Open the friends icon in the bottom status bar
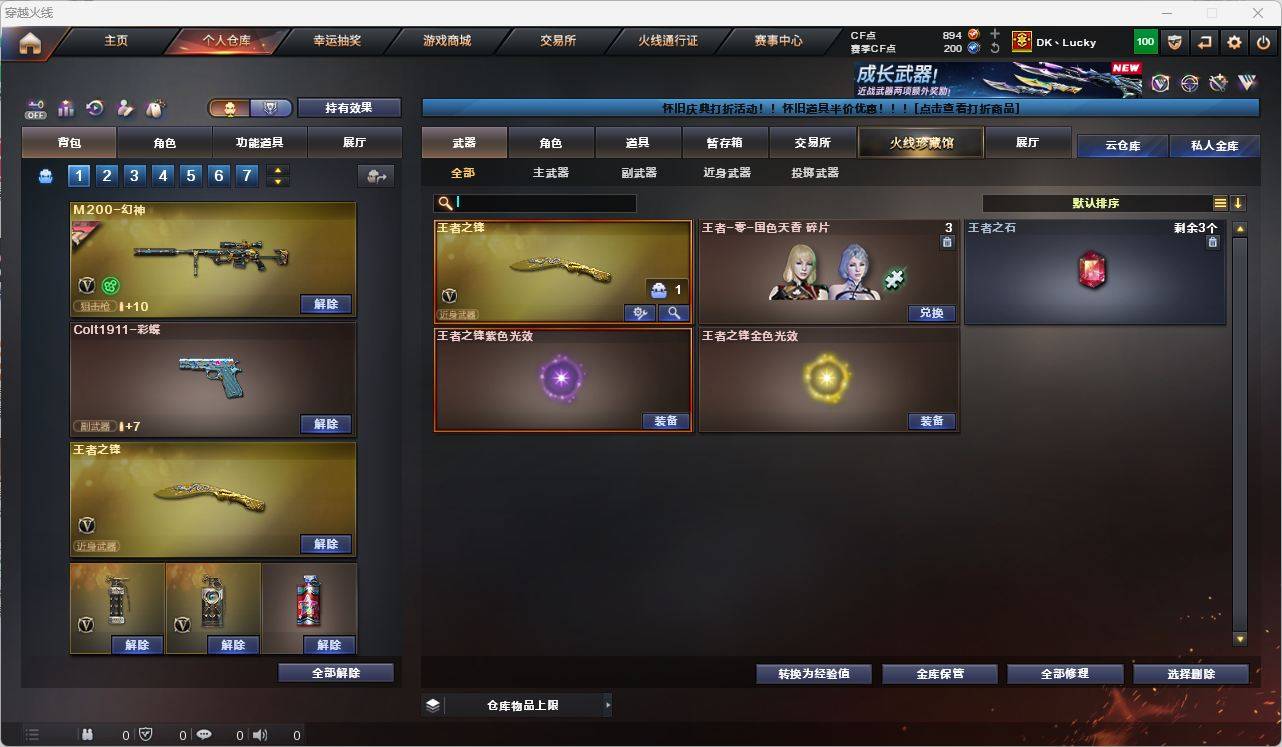Screen dimensions: 1282x747 [x=89, y=735]
